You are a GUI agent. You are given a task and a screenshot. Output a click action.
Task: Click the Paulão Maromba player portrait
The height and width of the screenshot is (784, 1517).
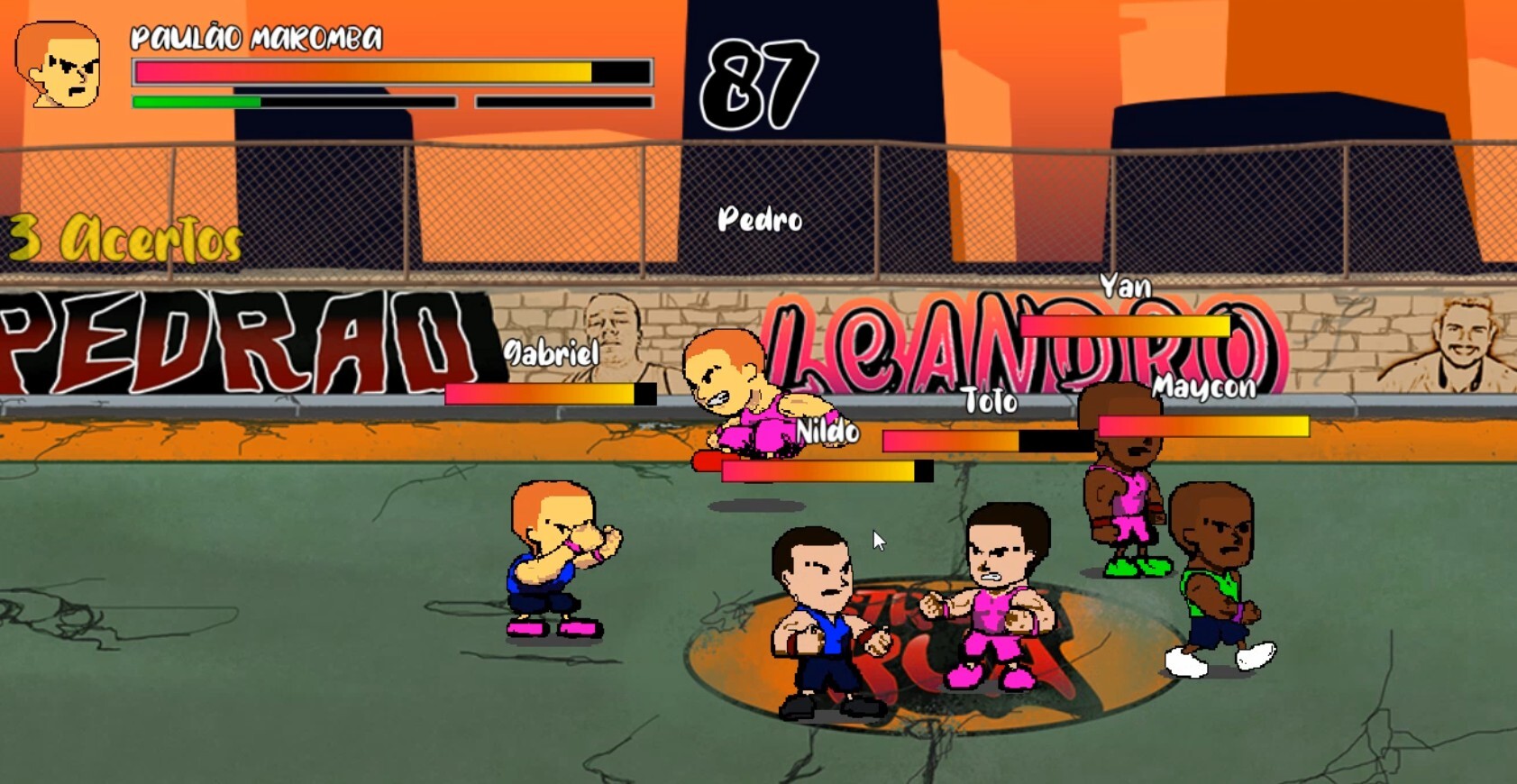click(x=59, y=66)
